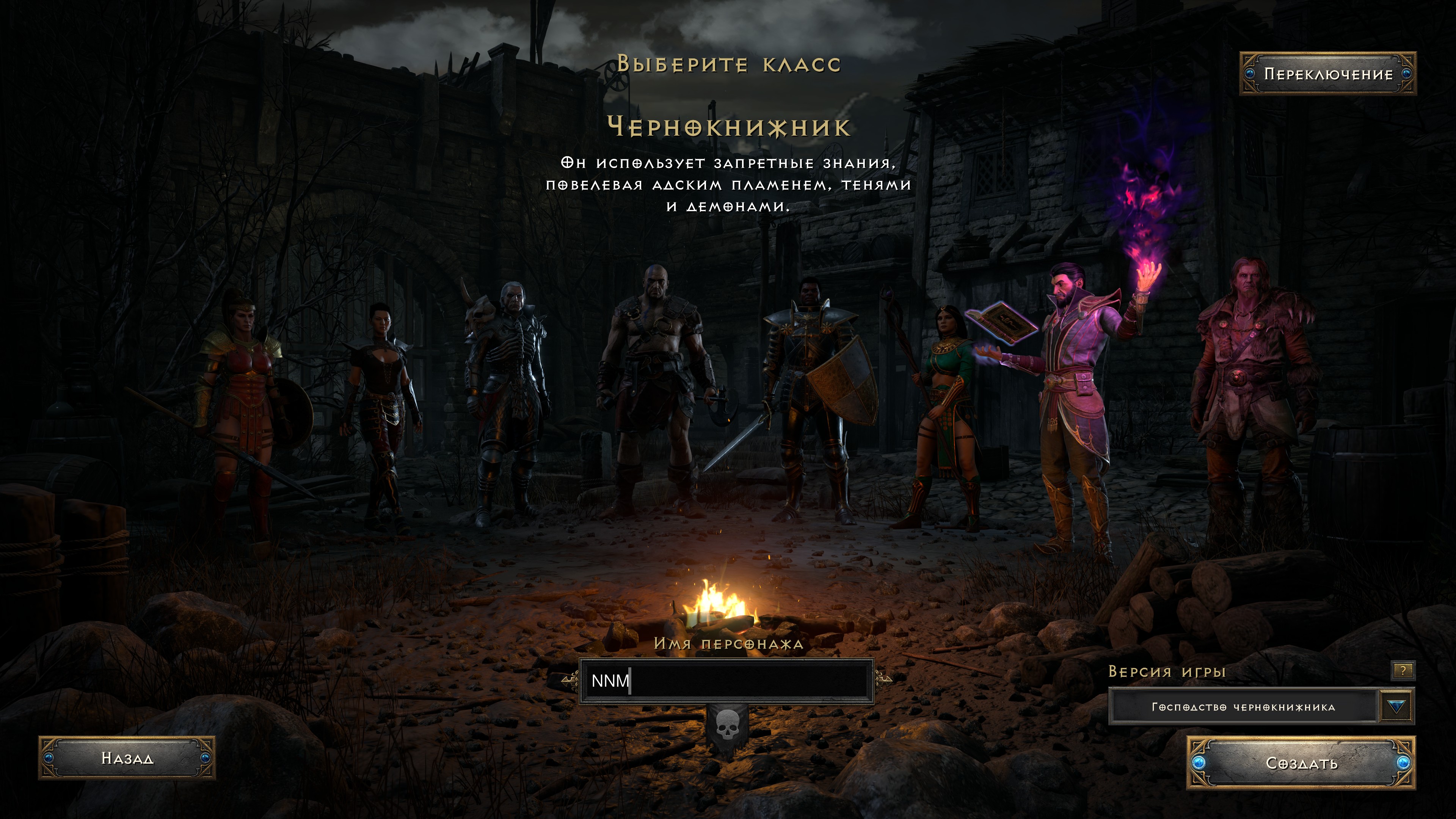Click the Переключение button
The image size is (1456, 819).
[x=1328, y=74]
